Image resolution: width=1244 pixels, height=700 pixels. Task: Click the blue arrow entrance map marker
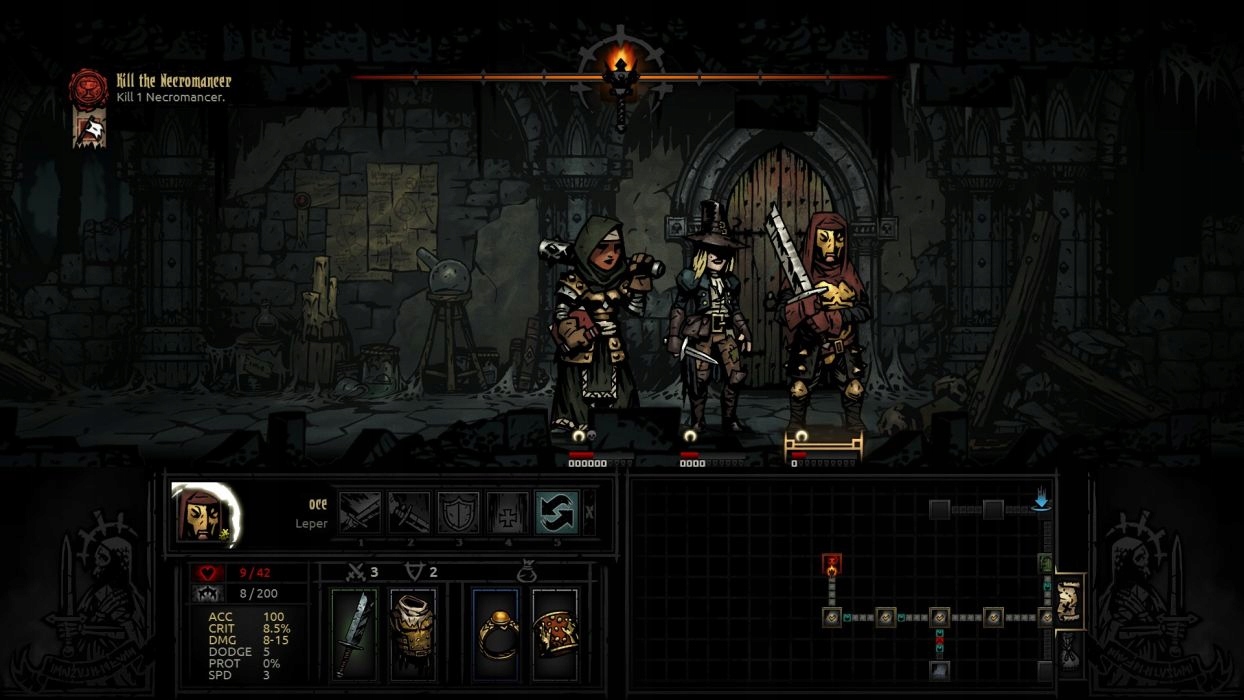tap(1041, 500)
